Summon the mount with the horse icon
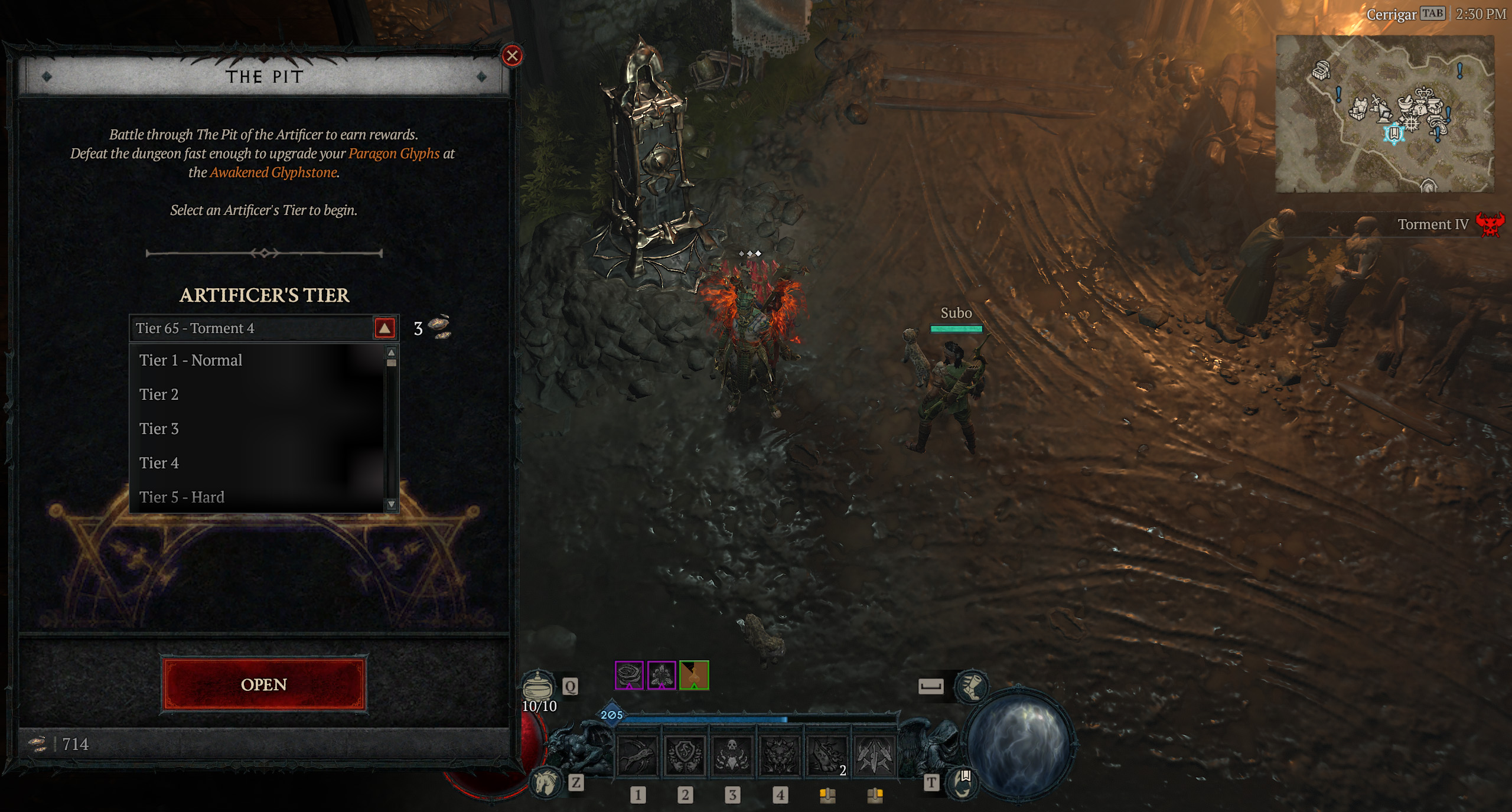The width and height of the screenshot is (1512, 812). pyautogui.click(x=545, y=783)
